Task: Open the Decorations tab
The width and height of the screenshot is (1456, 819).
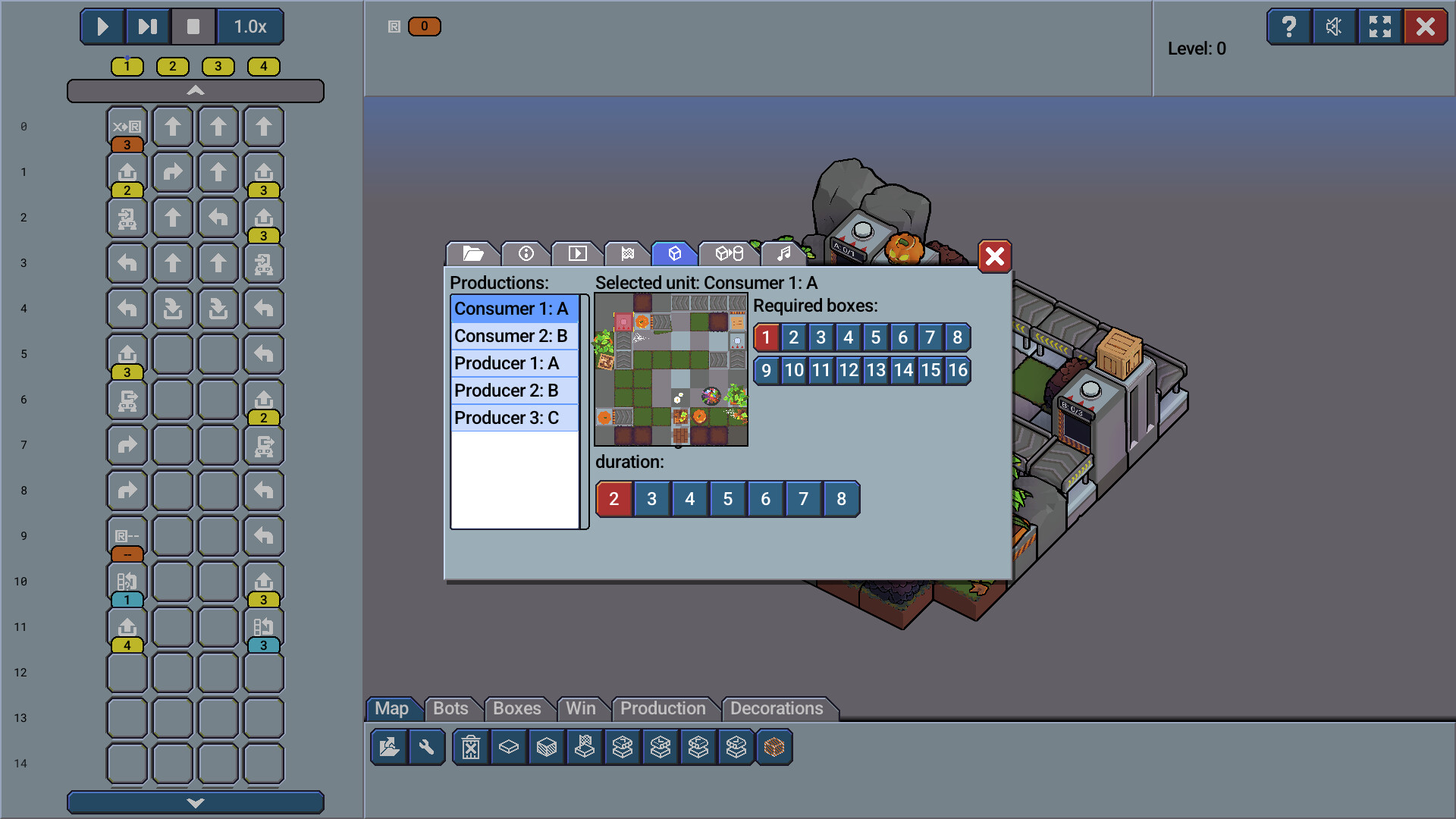Action: click(777, 708)
